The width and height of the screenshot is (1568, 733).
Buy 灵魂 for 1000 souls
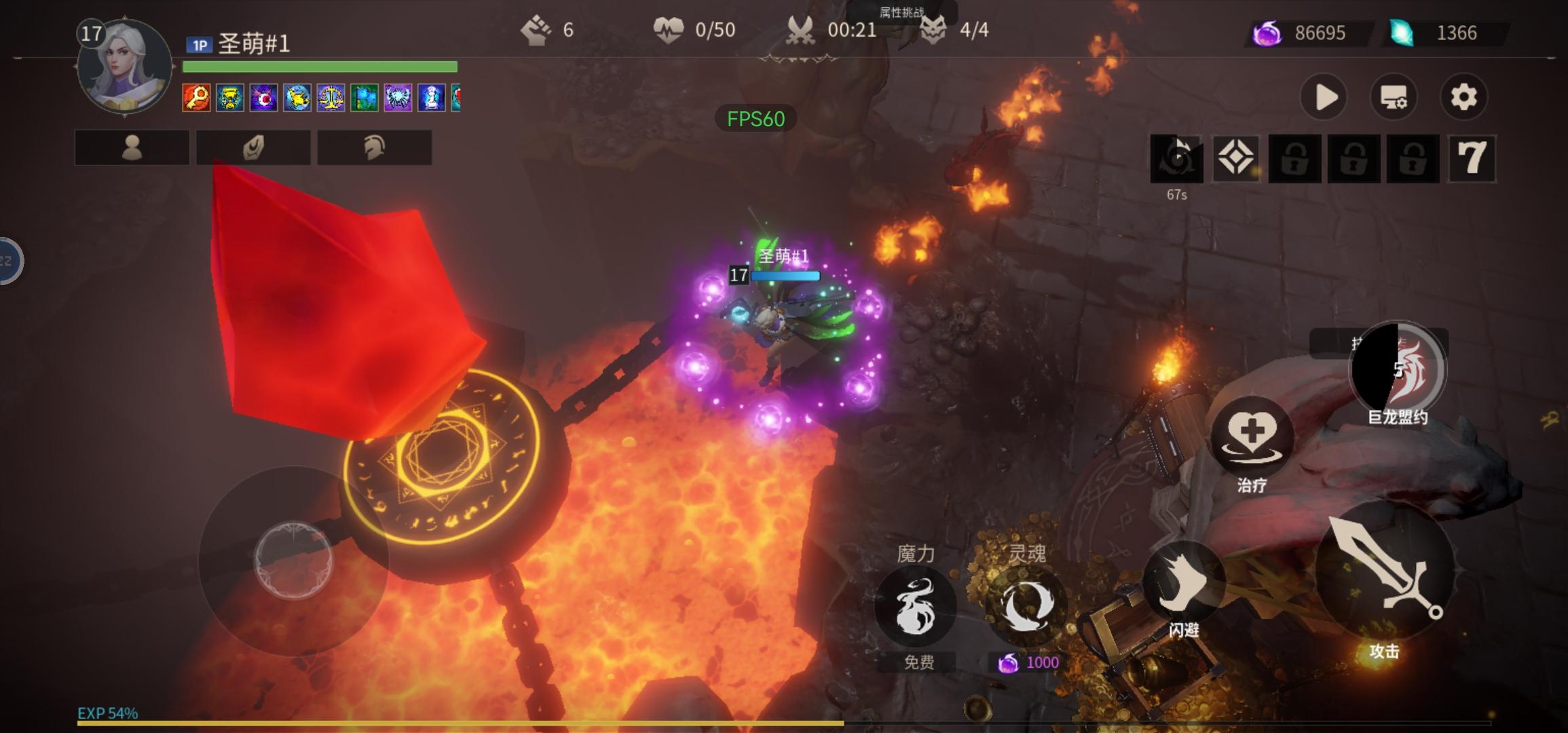(1026, 606)
